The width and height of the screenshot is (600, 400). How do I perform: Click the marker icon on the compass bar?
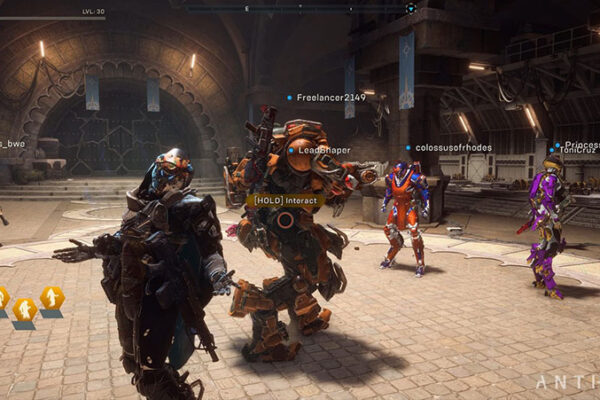coord(410,8)
